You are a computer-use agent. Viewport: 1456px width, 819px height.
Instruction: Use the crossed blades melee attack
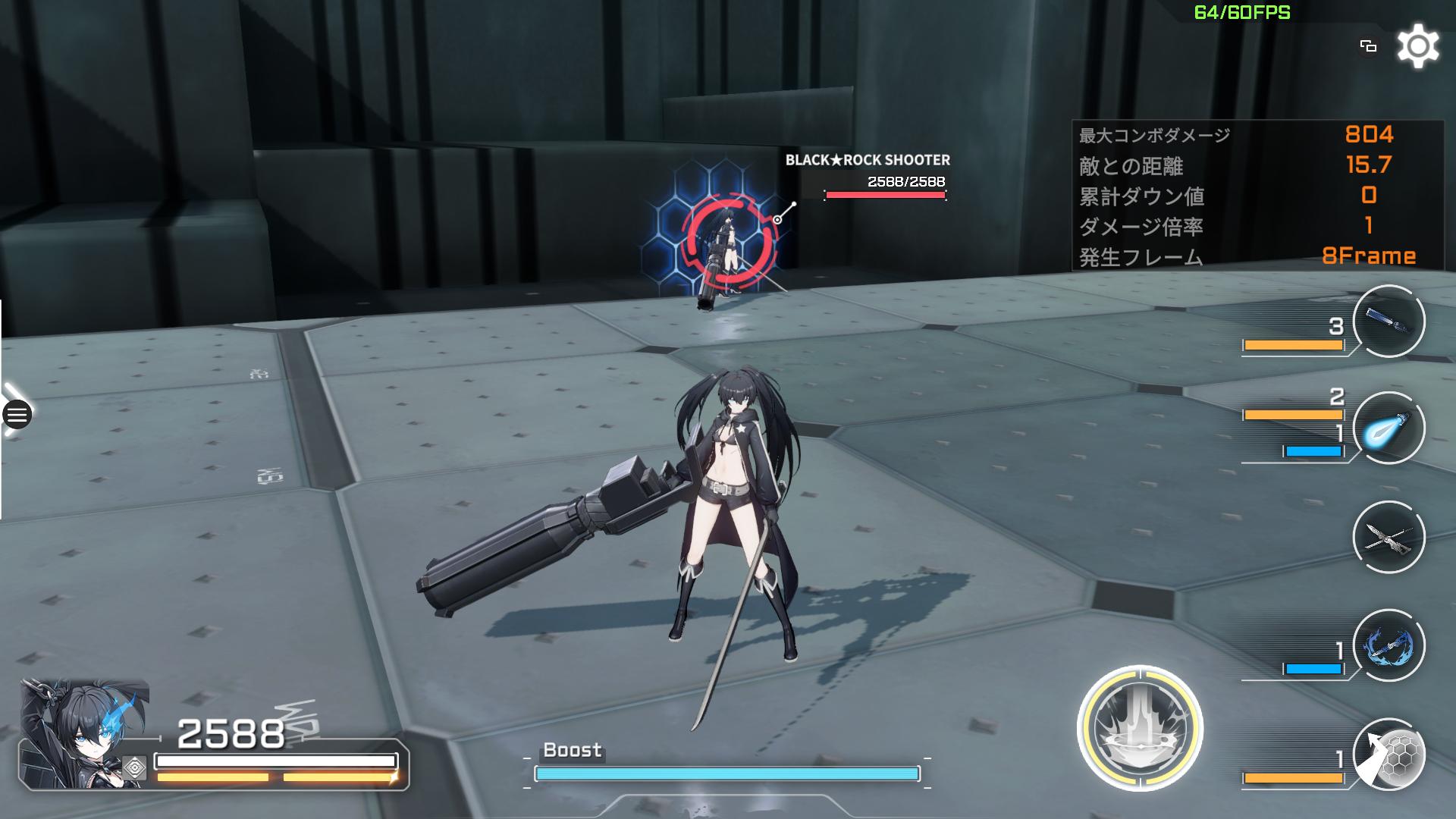click(1389, 538)
